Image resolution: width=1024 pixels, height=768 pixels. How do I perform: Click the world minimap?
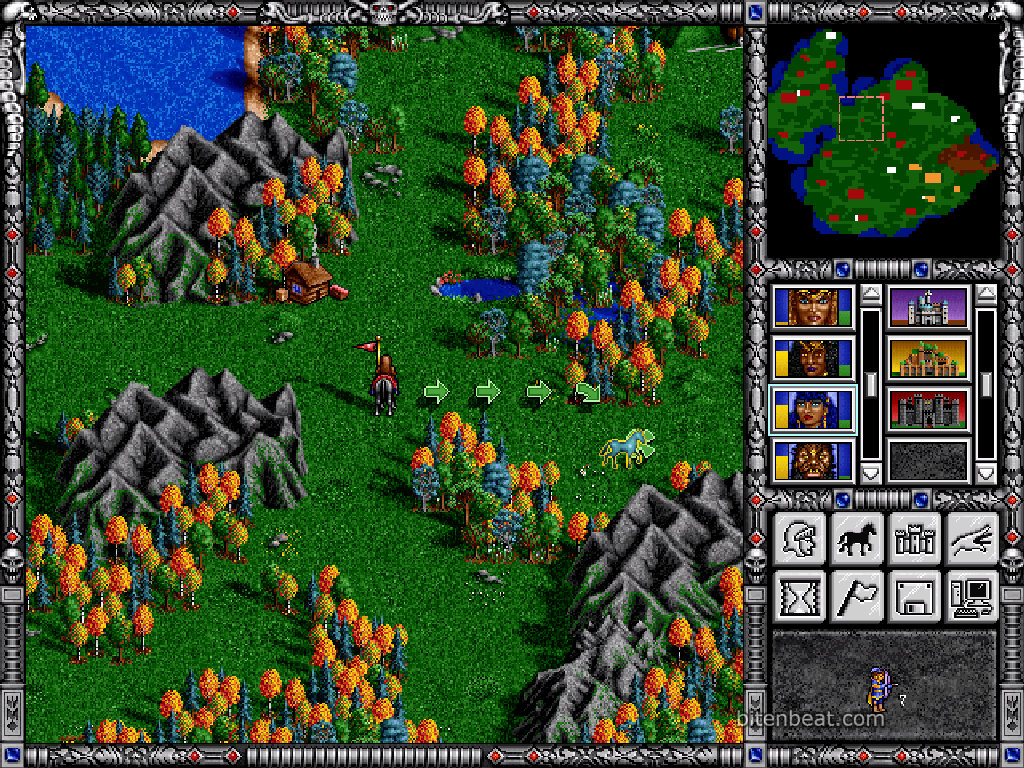coord(884,143)
